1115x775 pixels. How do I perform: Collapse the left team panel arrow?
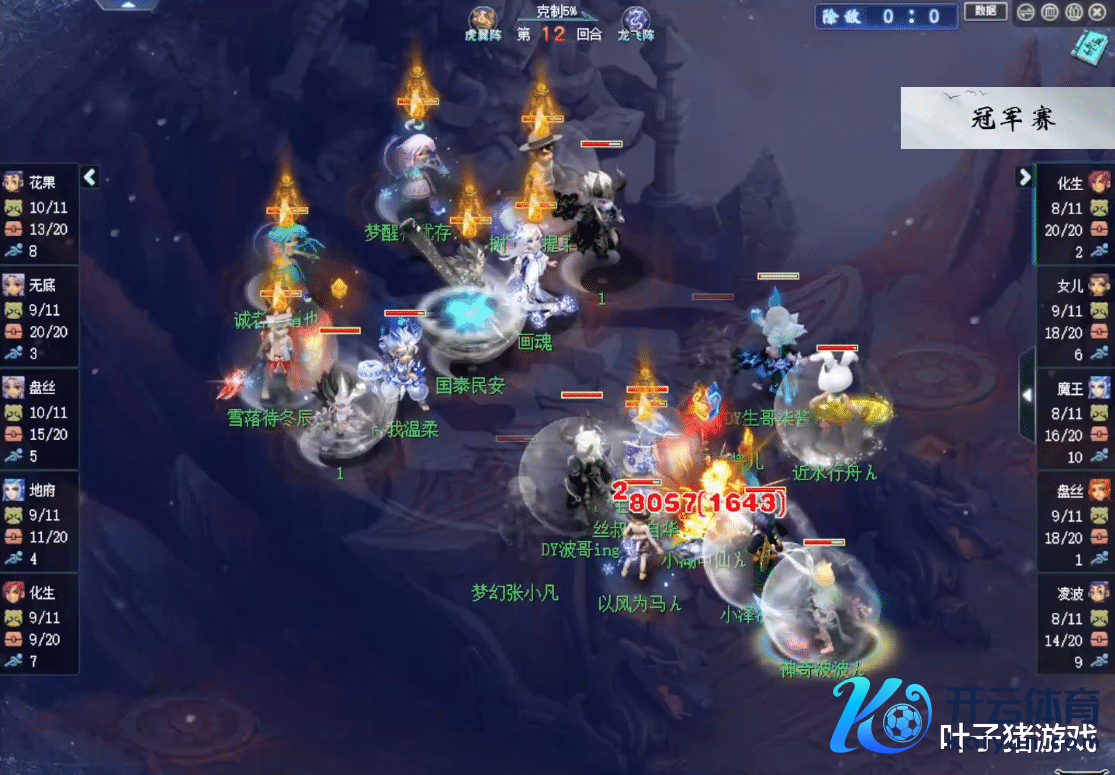click(90, 177)
